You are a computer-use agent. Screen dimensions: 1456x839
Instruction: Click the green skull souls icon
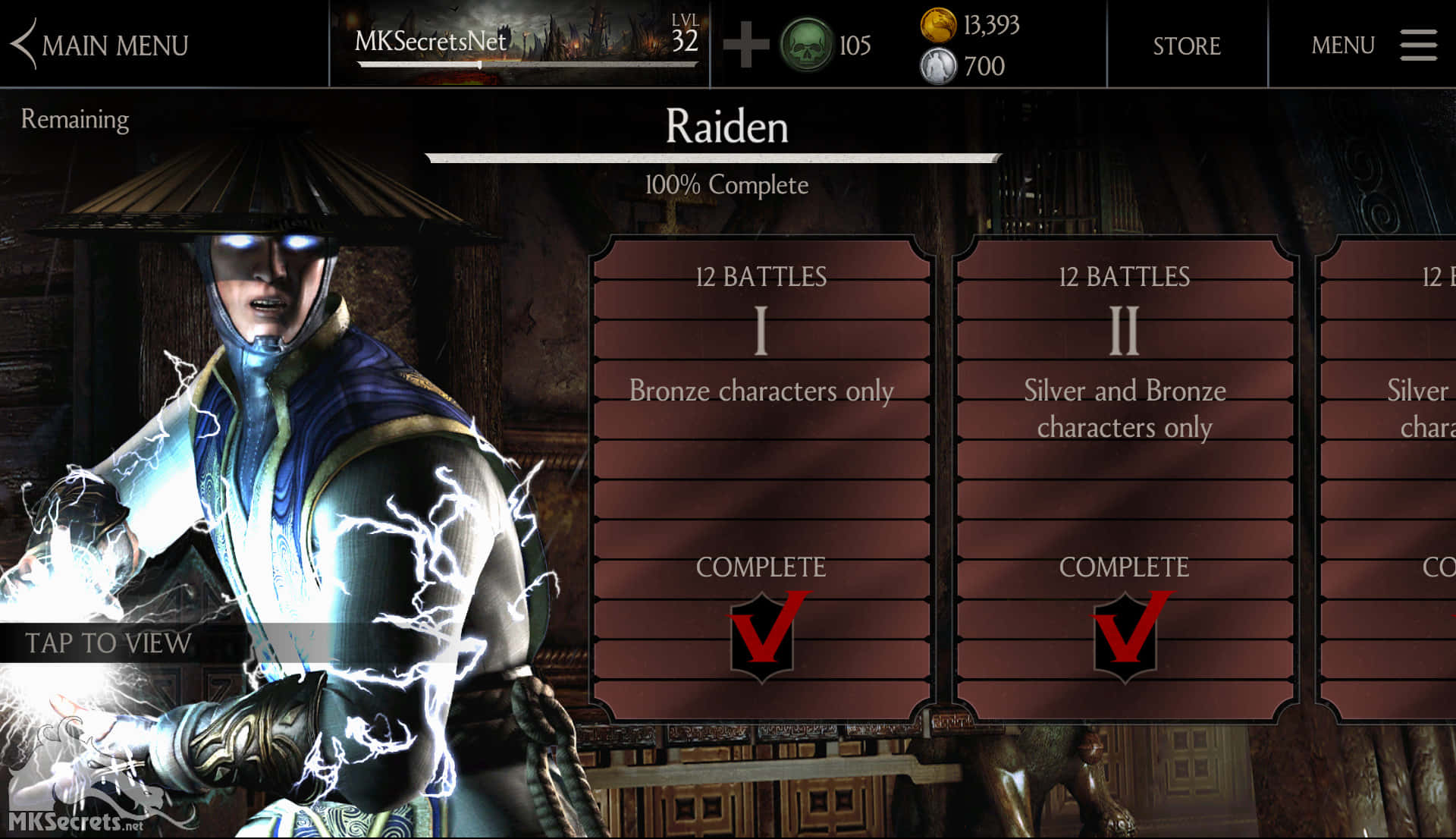pos(806,46)
